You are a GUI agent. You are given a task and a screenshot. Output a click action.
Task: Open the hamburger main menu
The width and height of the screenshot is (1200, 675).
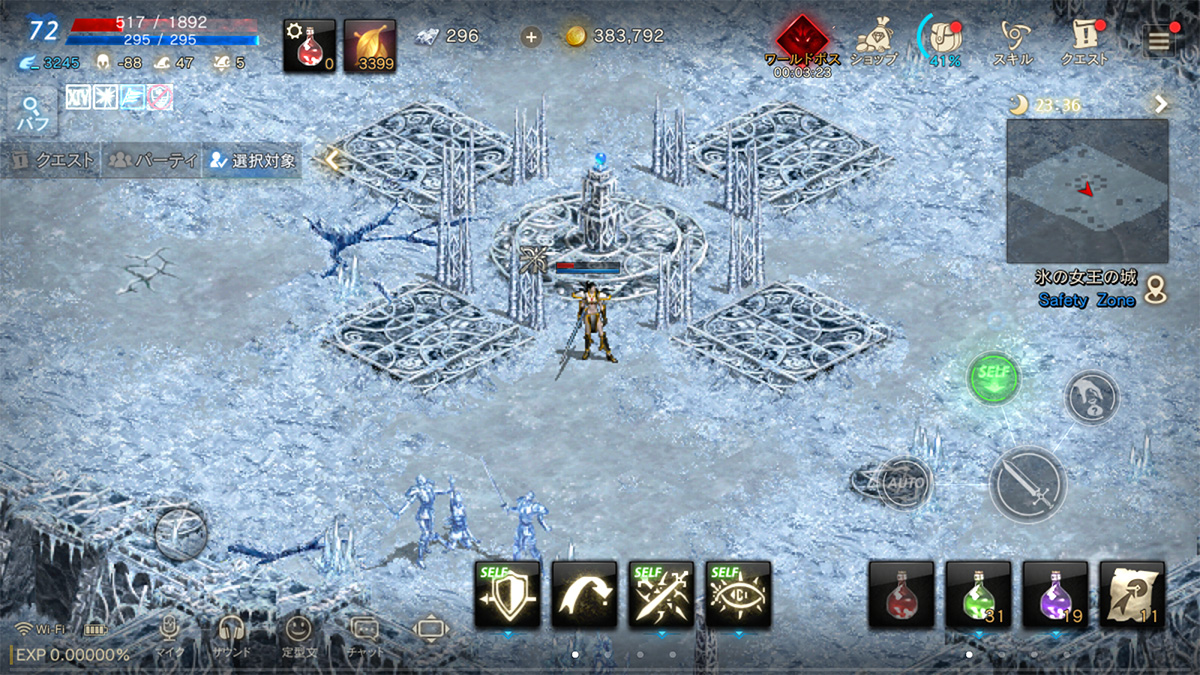(1159, 38)
